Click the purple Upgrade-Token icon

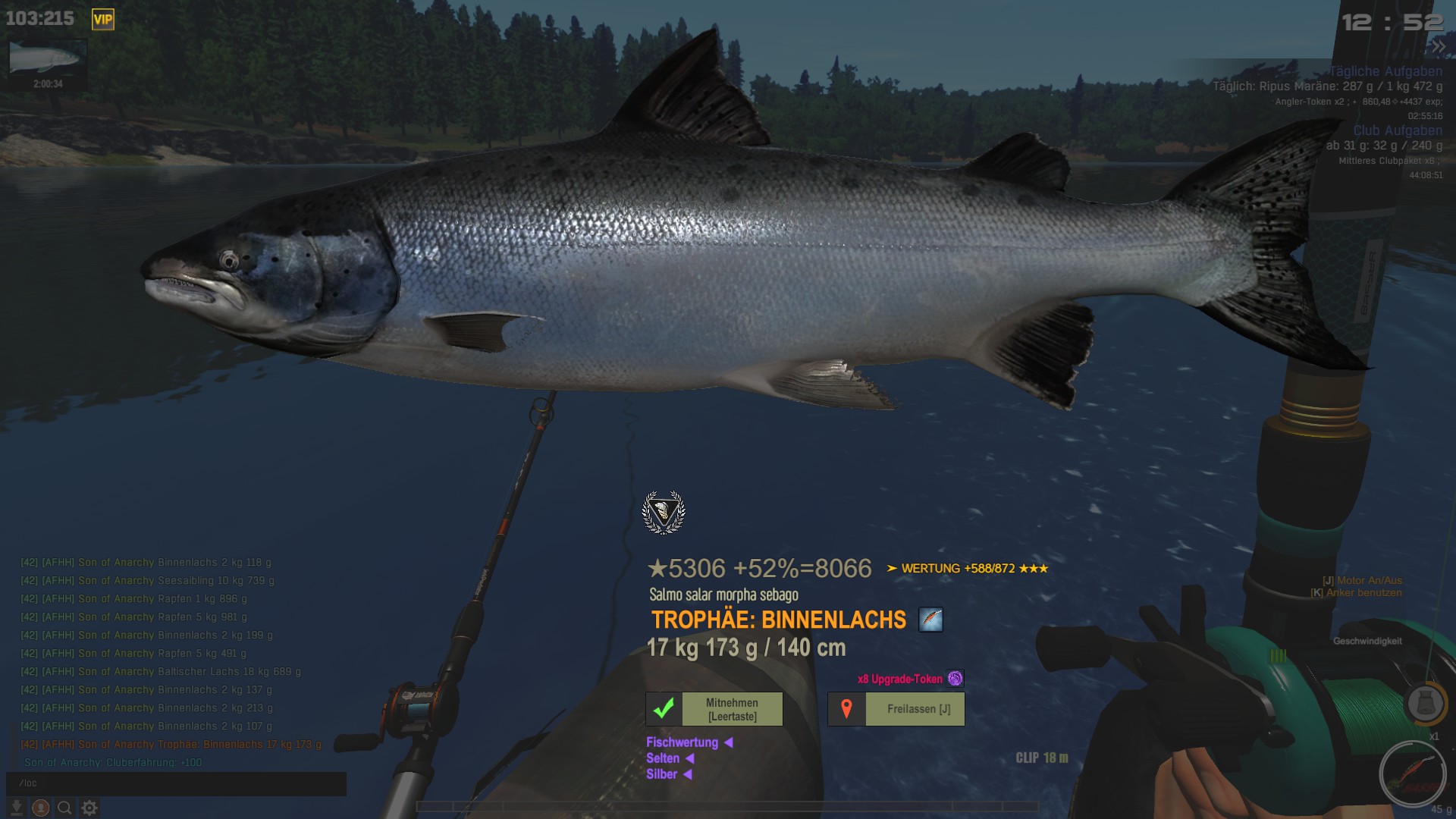coord(955,679)
